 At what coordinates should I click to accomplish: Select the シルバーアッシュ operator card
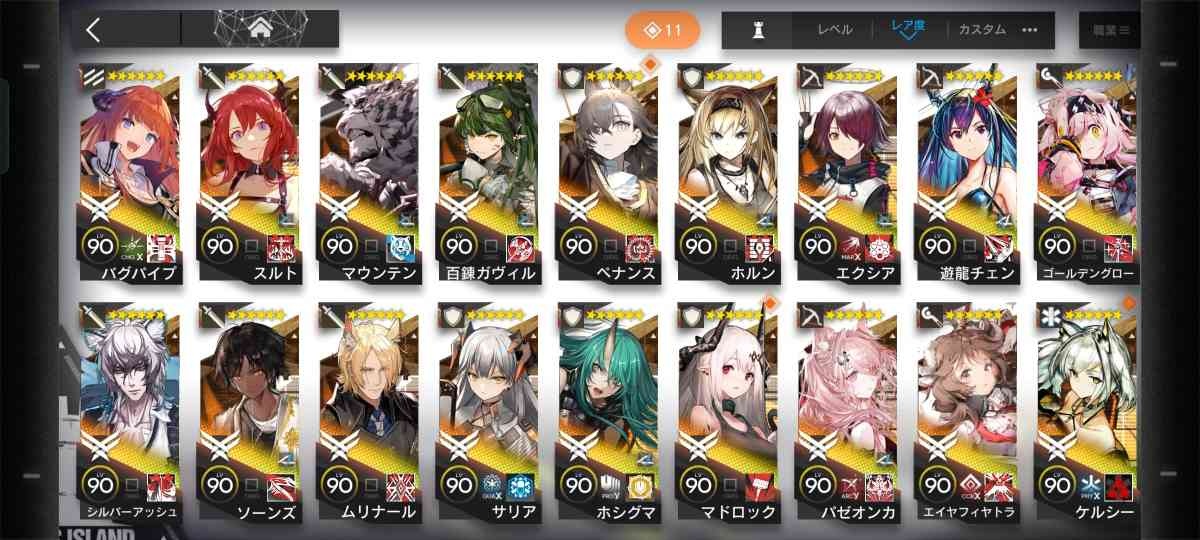coord(129,405)
